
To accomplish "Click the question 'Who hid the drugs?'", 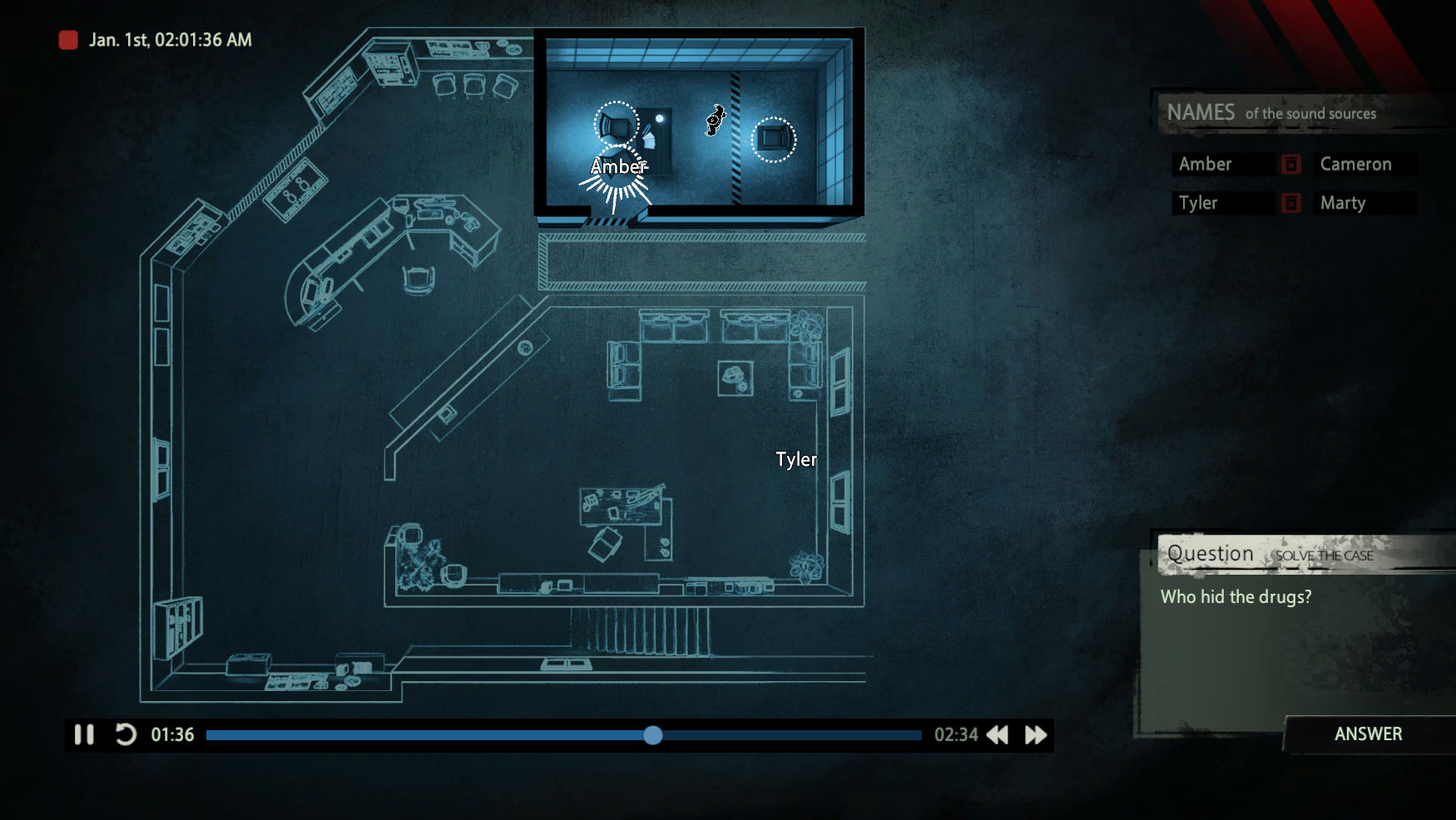I will (x=1236, y=596).
